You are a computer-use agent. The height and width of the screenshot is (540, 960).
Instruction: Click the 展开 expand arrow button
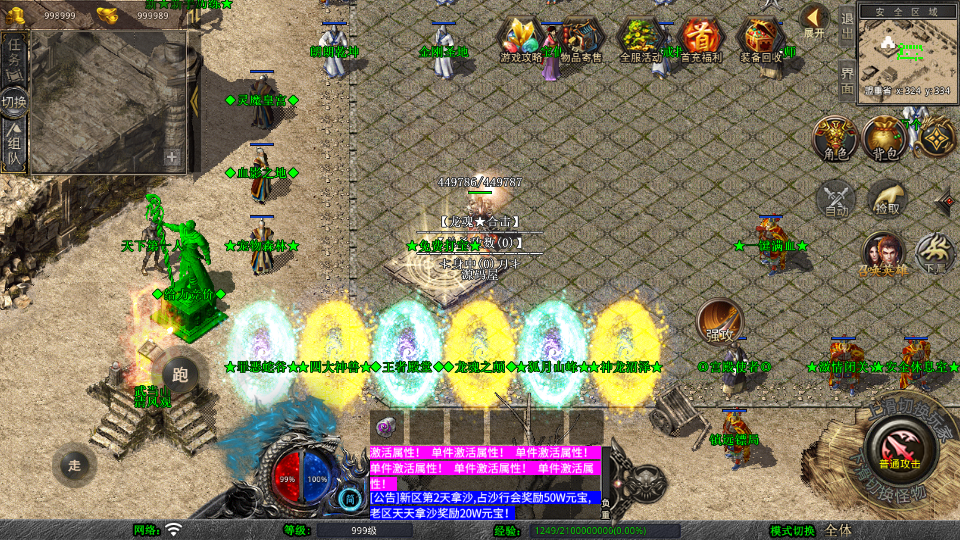point(814,20)
